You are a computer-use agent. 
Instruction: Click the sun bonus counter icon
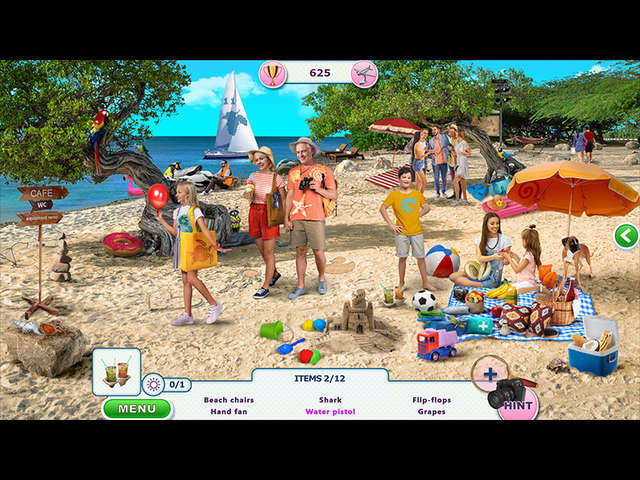click(x=153, y=384)
